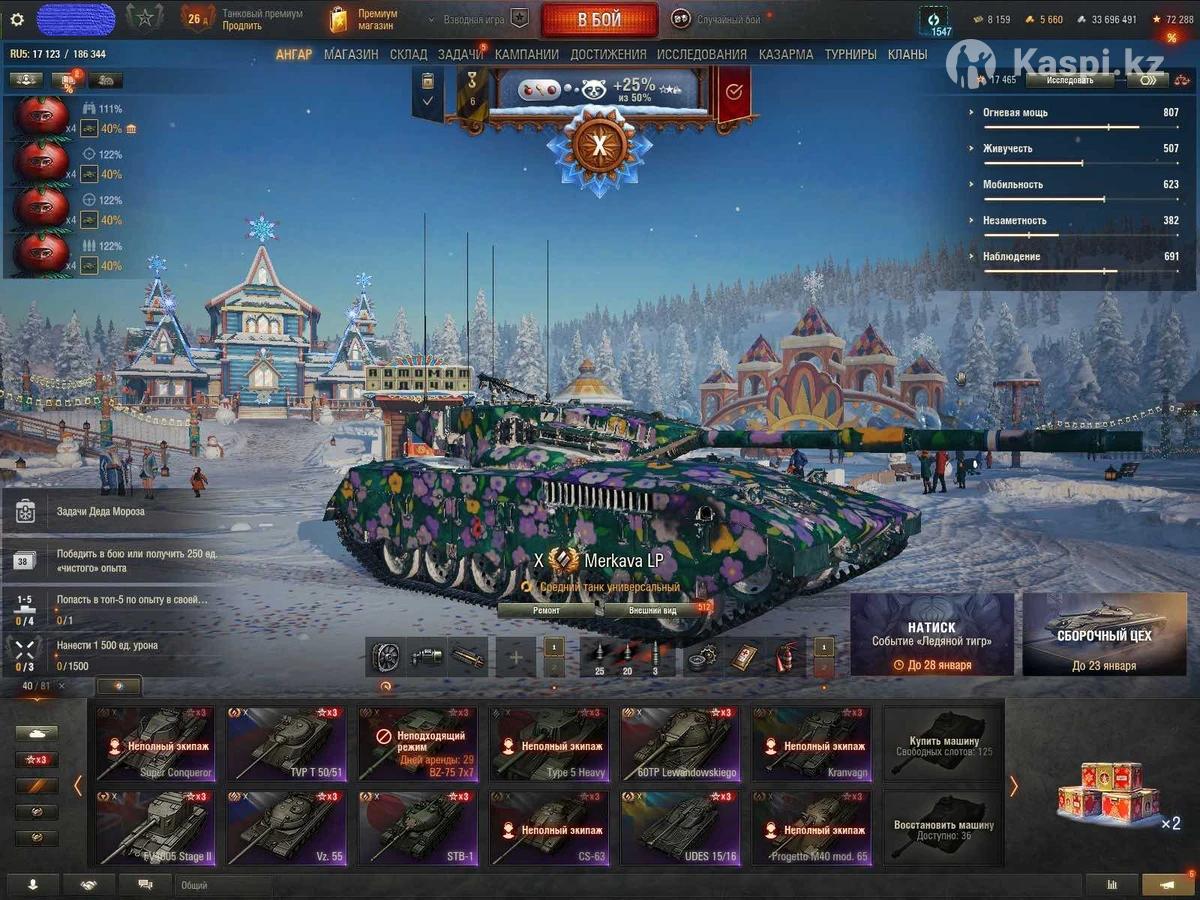Show the ДОСТИЖЕНИЯ tab
1200x900 pixels.
click(x=608, y=54)
